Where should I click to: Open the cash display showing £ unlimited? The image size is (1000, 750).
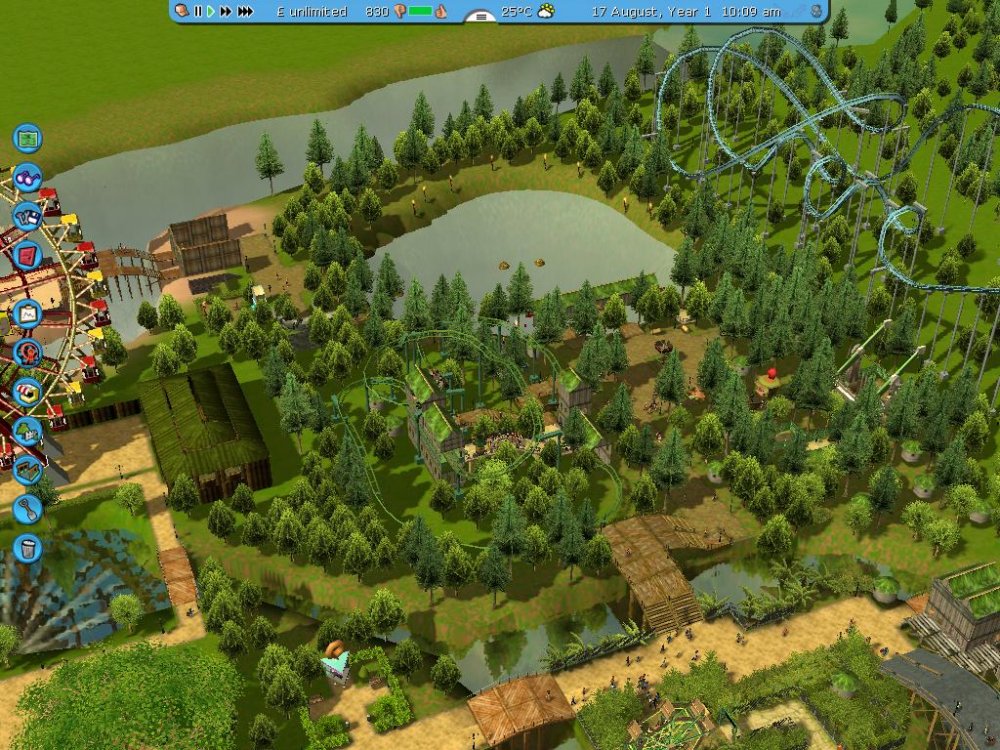coord(311,11)
